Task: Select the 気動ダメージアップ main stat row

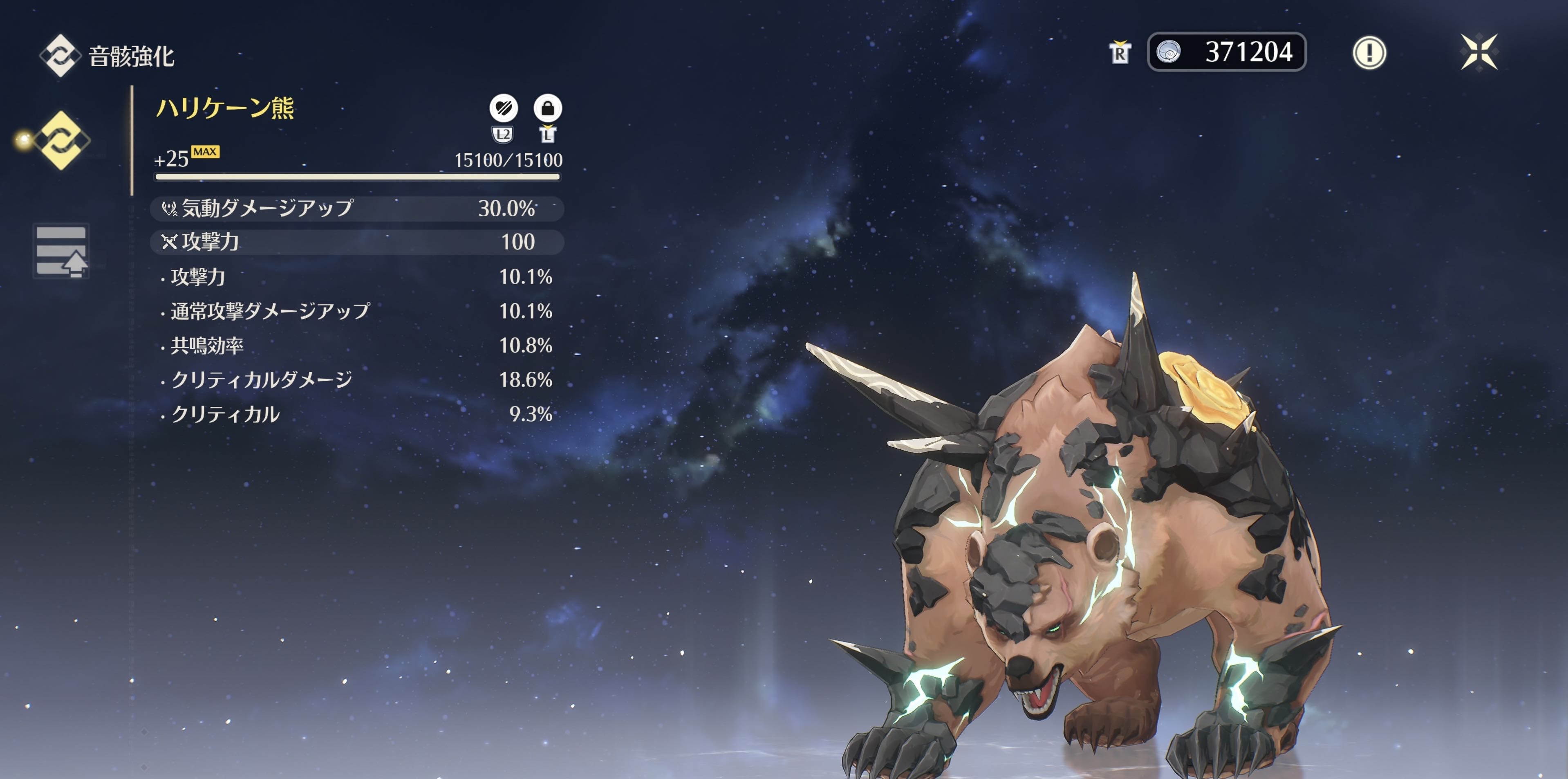Action: tap(357, 208)
